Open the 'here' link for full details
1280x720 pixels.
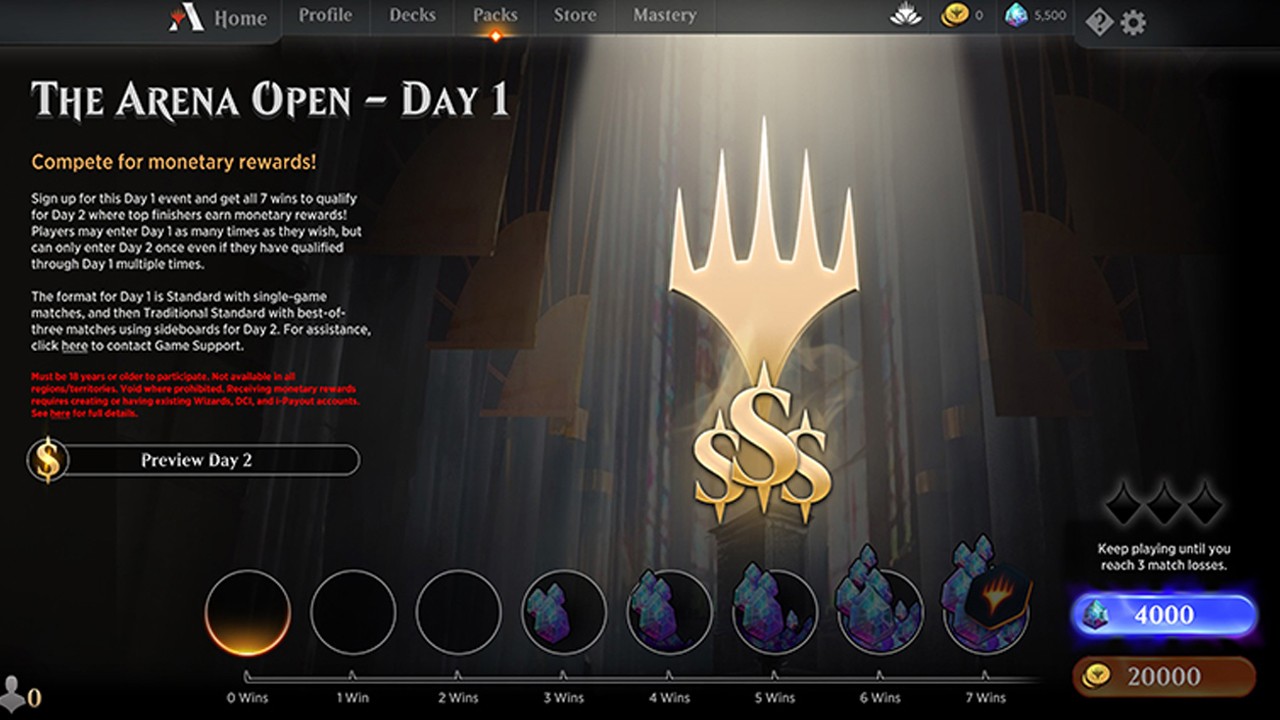(60, 413)
